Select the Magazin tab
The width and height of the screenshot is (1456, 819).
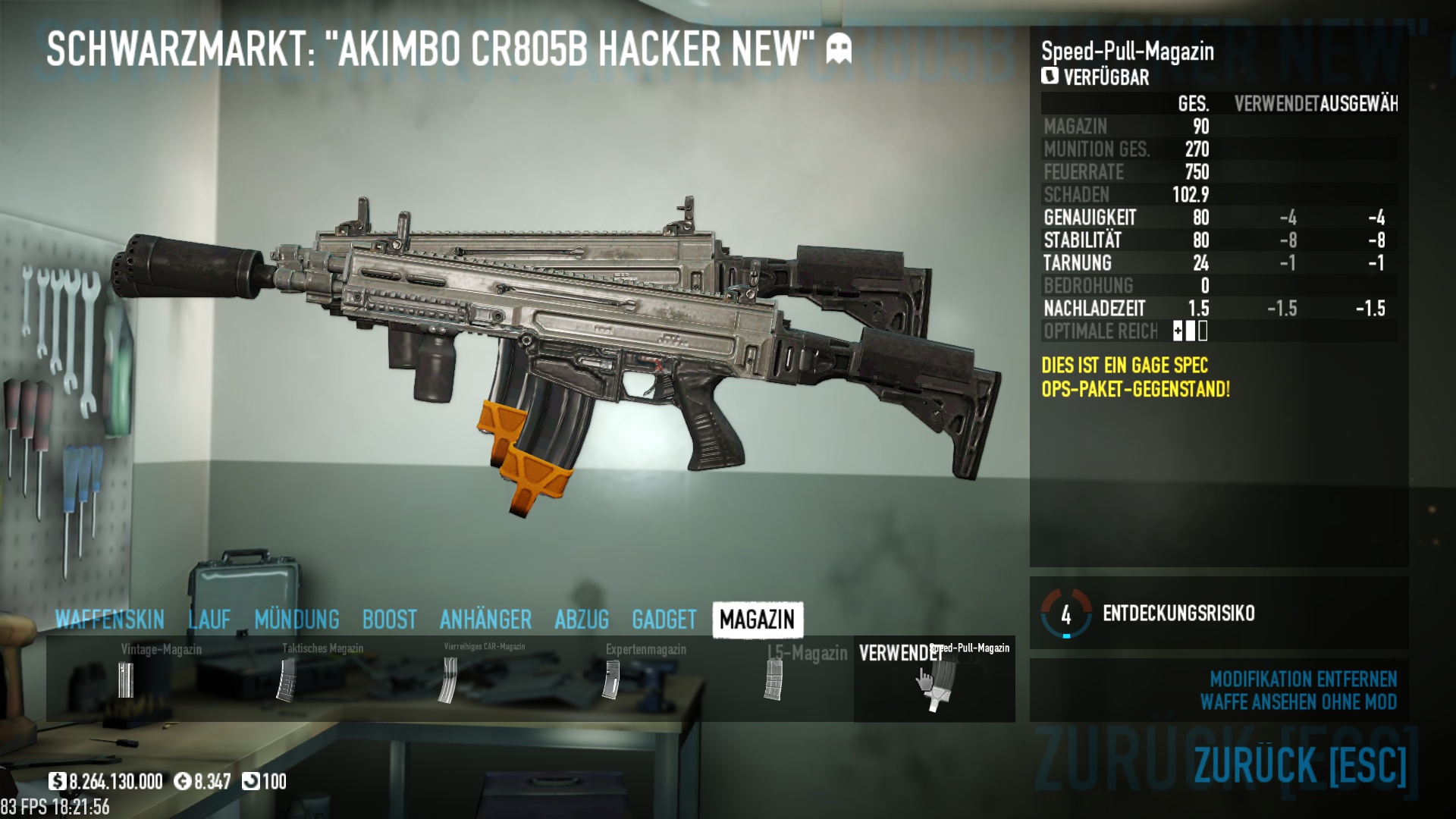pyautogui.click(x=757, y=620)
